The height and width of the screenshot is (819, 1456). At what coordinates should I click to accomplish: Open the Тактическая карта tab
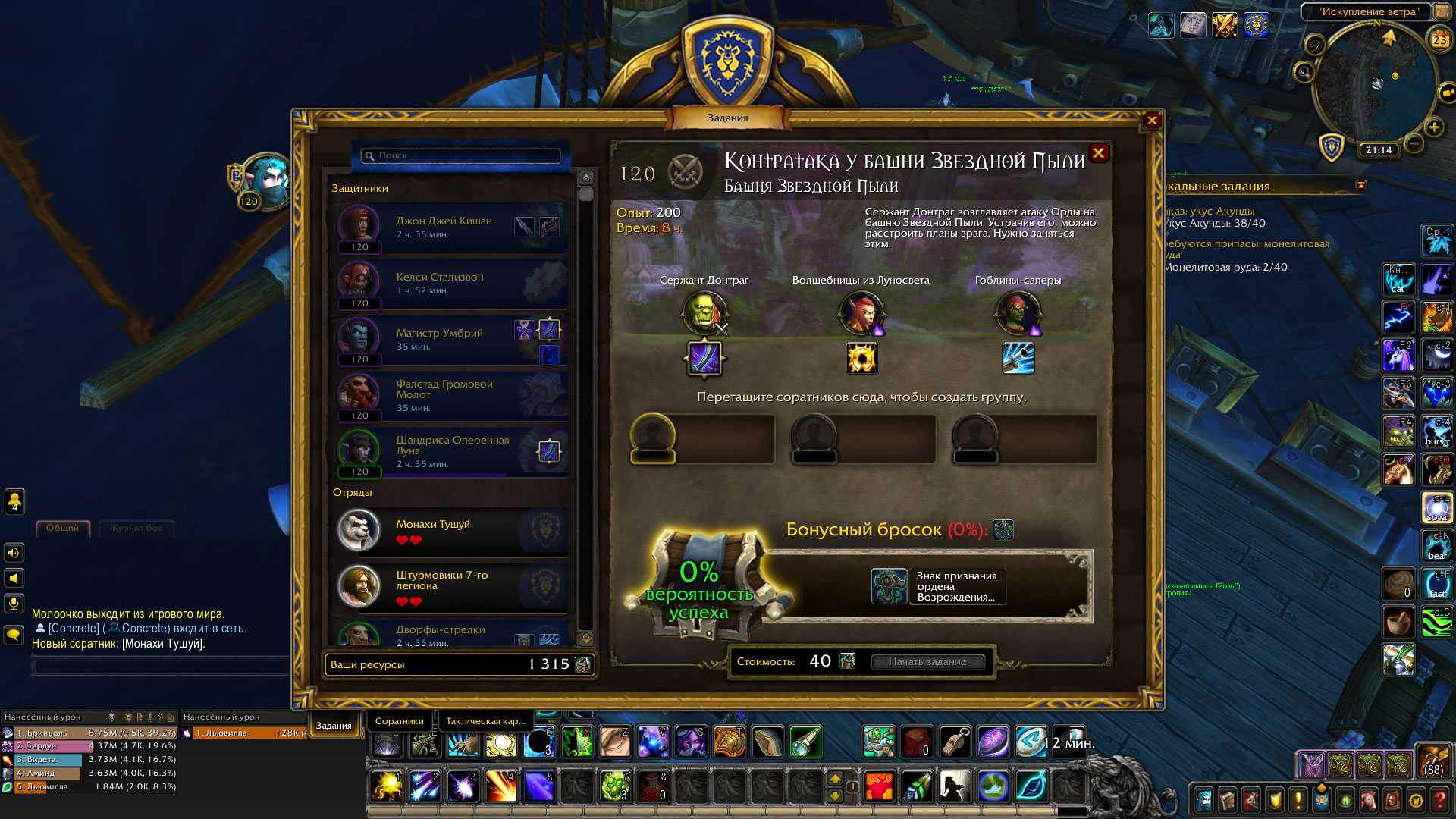point(485,721)
